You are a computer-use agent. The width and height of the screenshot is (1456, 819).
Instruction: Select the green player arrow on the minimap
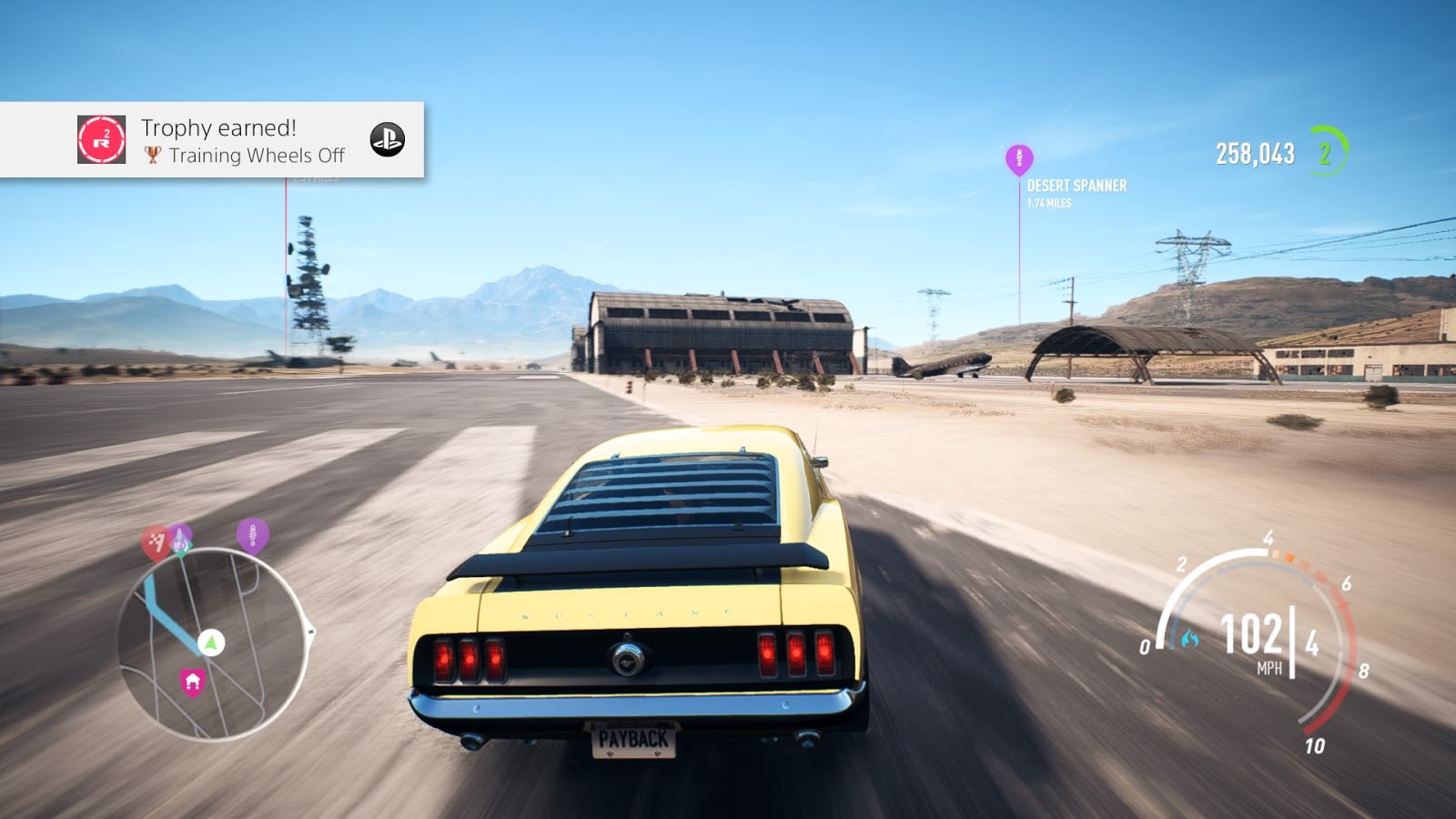[211, 642]
